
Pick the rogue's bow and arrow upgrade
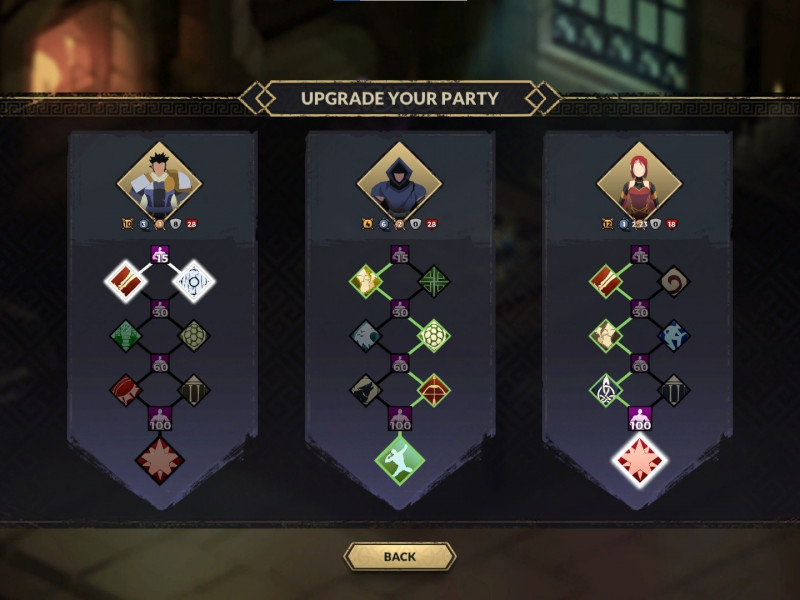[x=433, y=390]
